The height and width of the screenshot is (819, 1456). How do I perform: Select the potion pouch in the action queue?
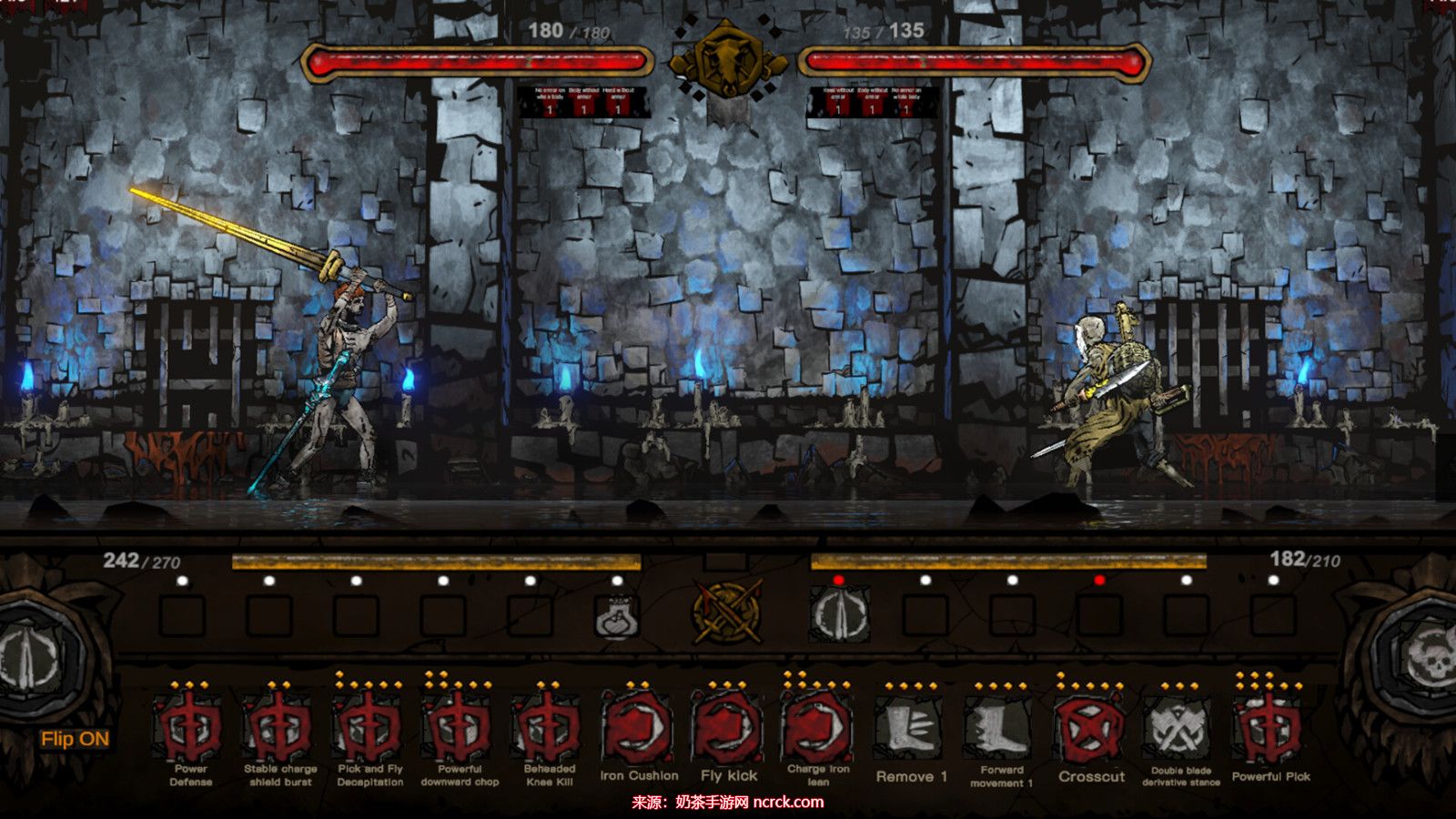point(616,617)
